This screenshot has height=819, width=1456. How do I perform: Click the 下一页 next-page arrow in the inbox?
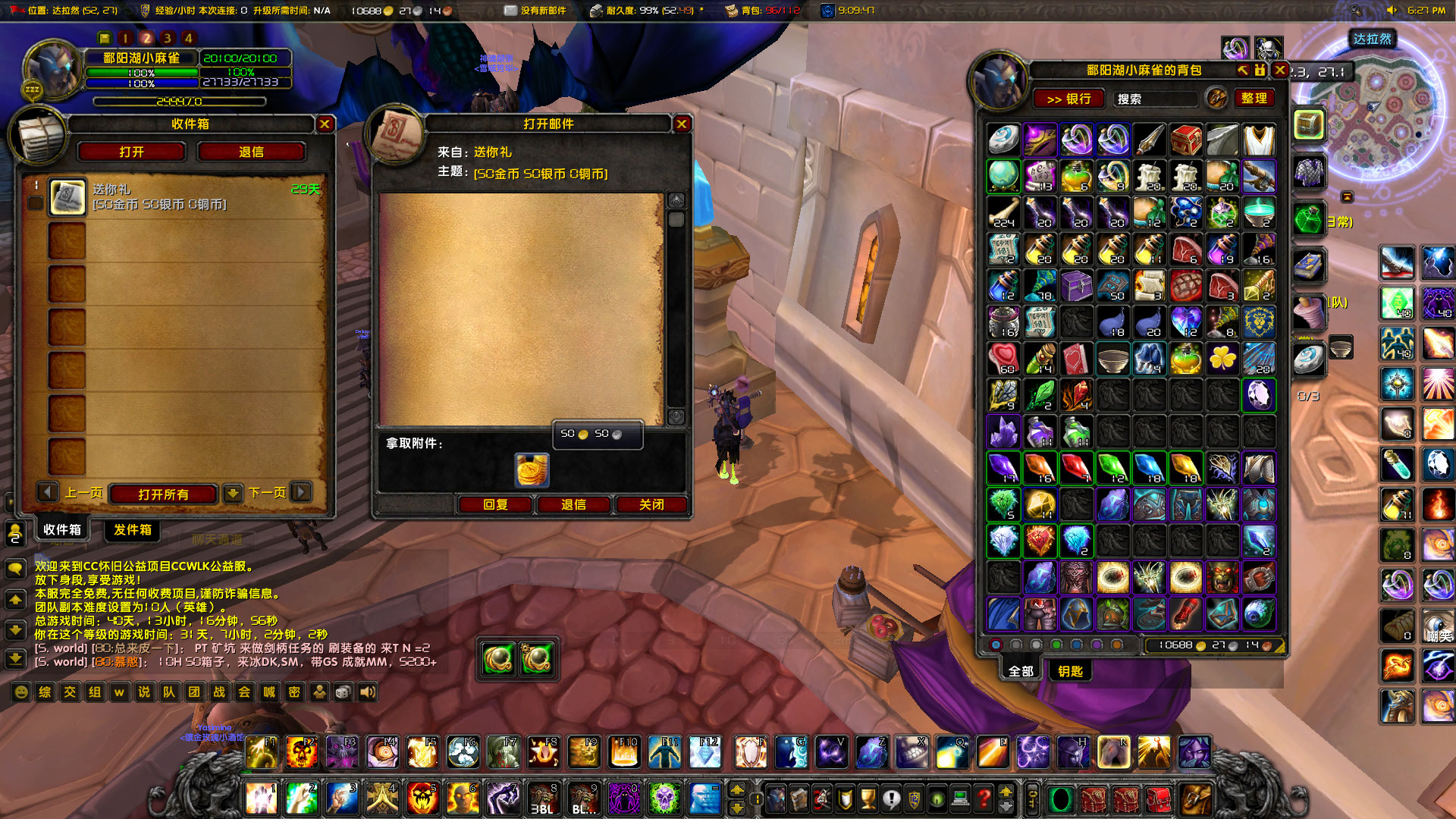coord(302,493)
